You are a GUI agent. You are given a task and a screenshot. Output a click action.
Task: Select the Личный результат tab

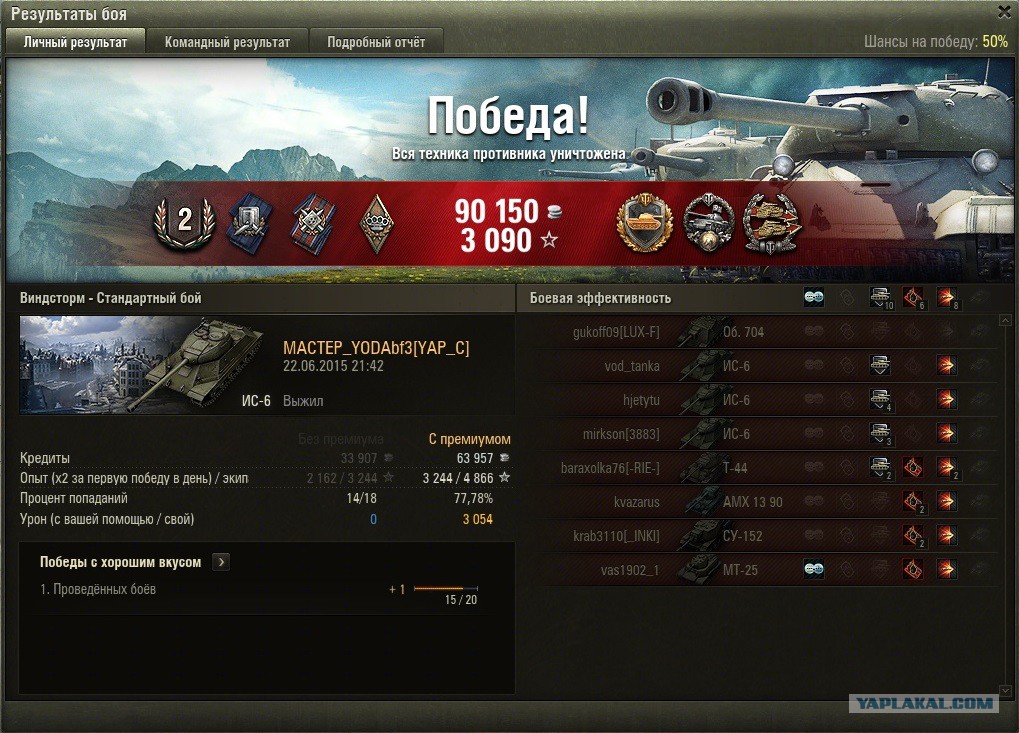click(75, 42)
